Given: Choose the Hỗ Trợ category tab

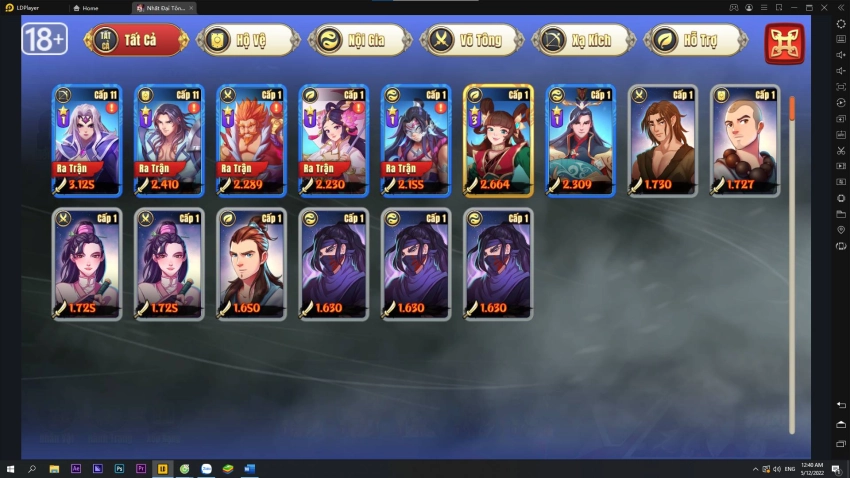Looking at the screenshot, I should click(695, 40).
